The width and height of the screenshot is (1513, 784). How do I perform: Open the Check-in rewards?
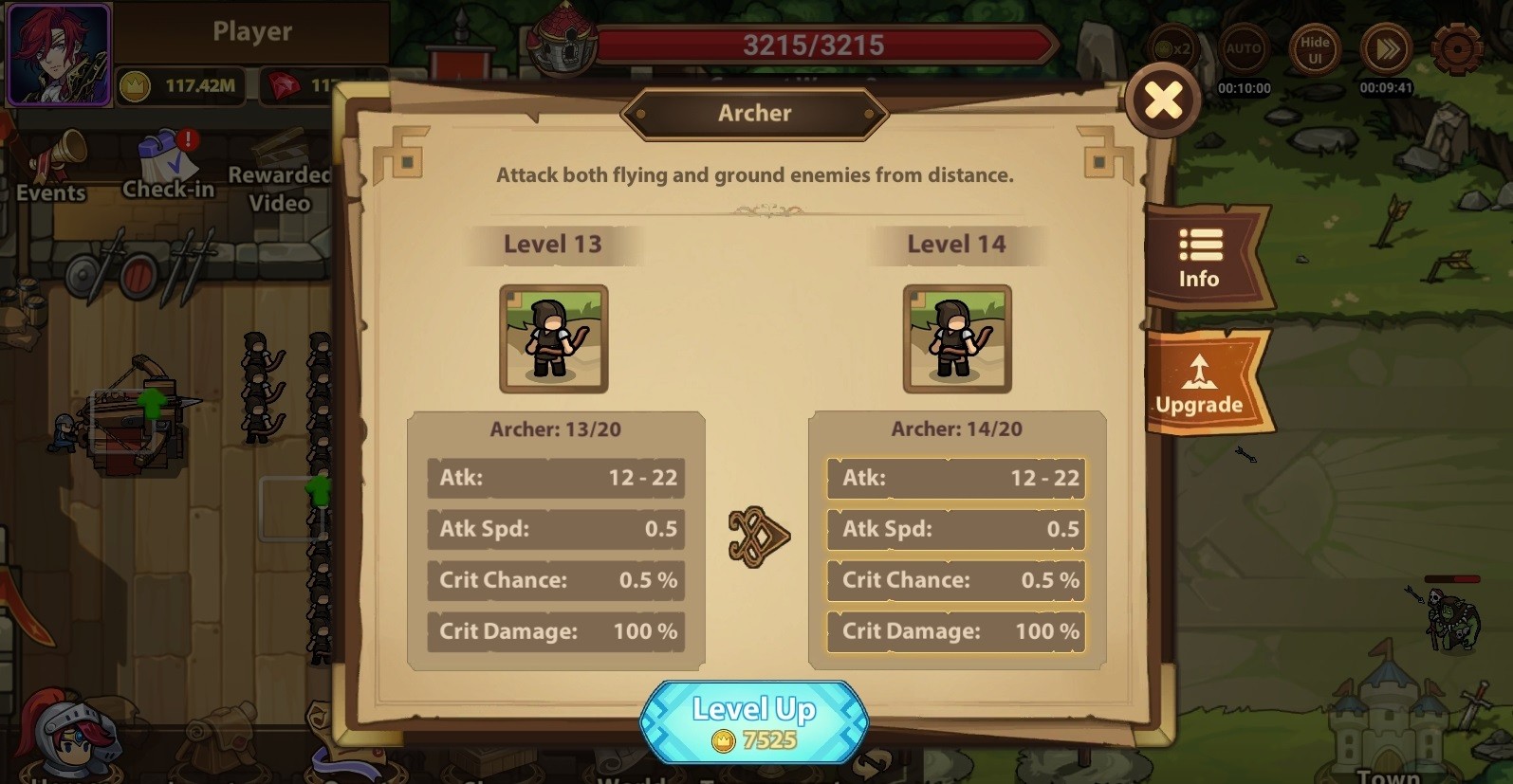pos(167,166)
